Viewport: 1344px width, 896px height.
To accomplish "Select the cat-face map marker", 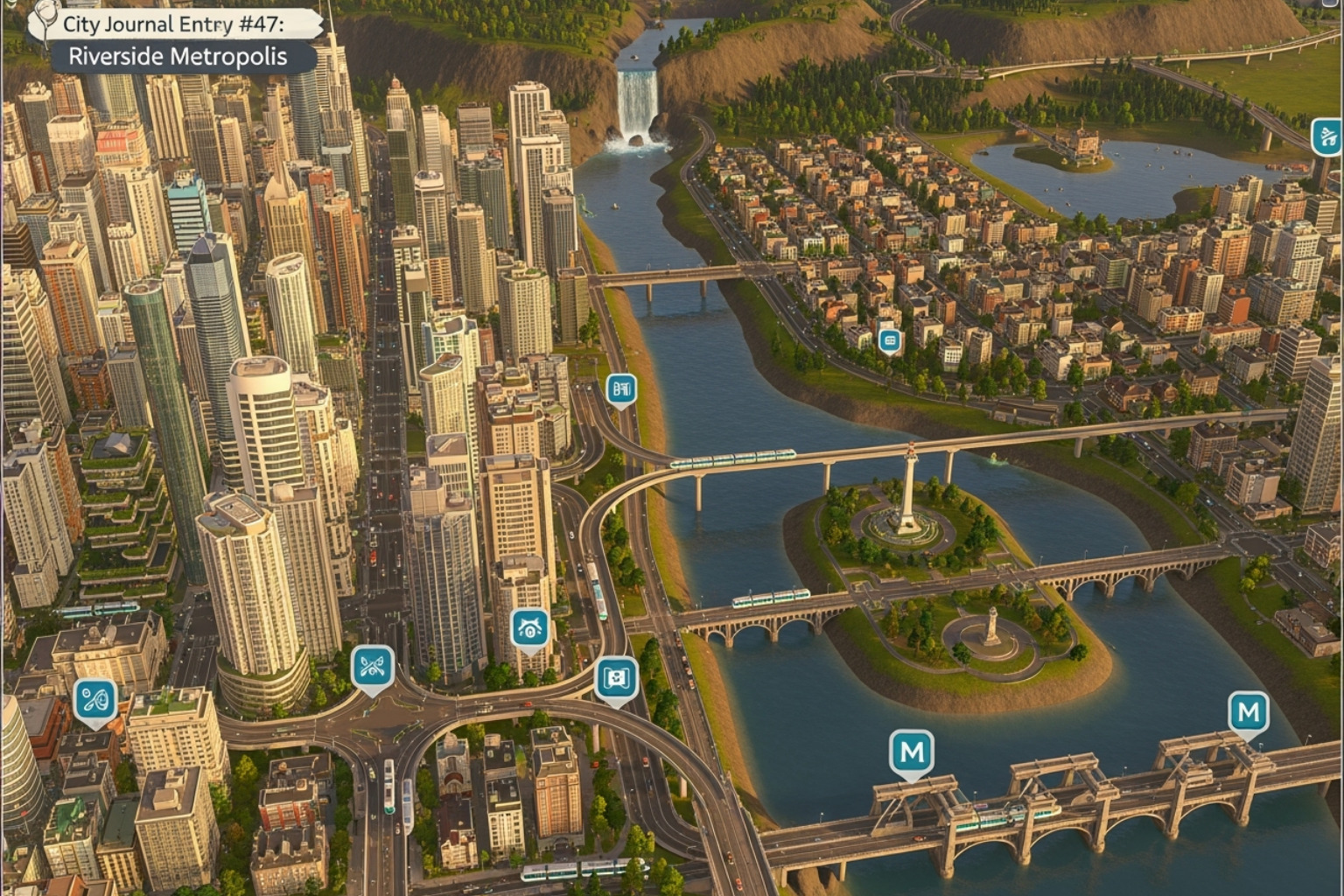I will (530, 629).
